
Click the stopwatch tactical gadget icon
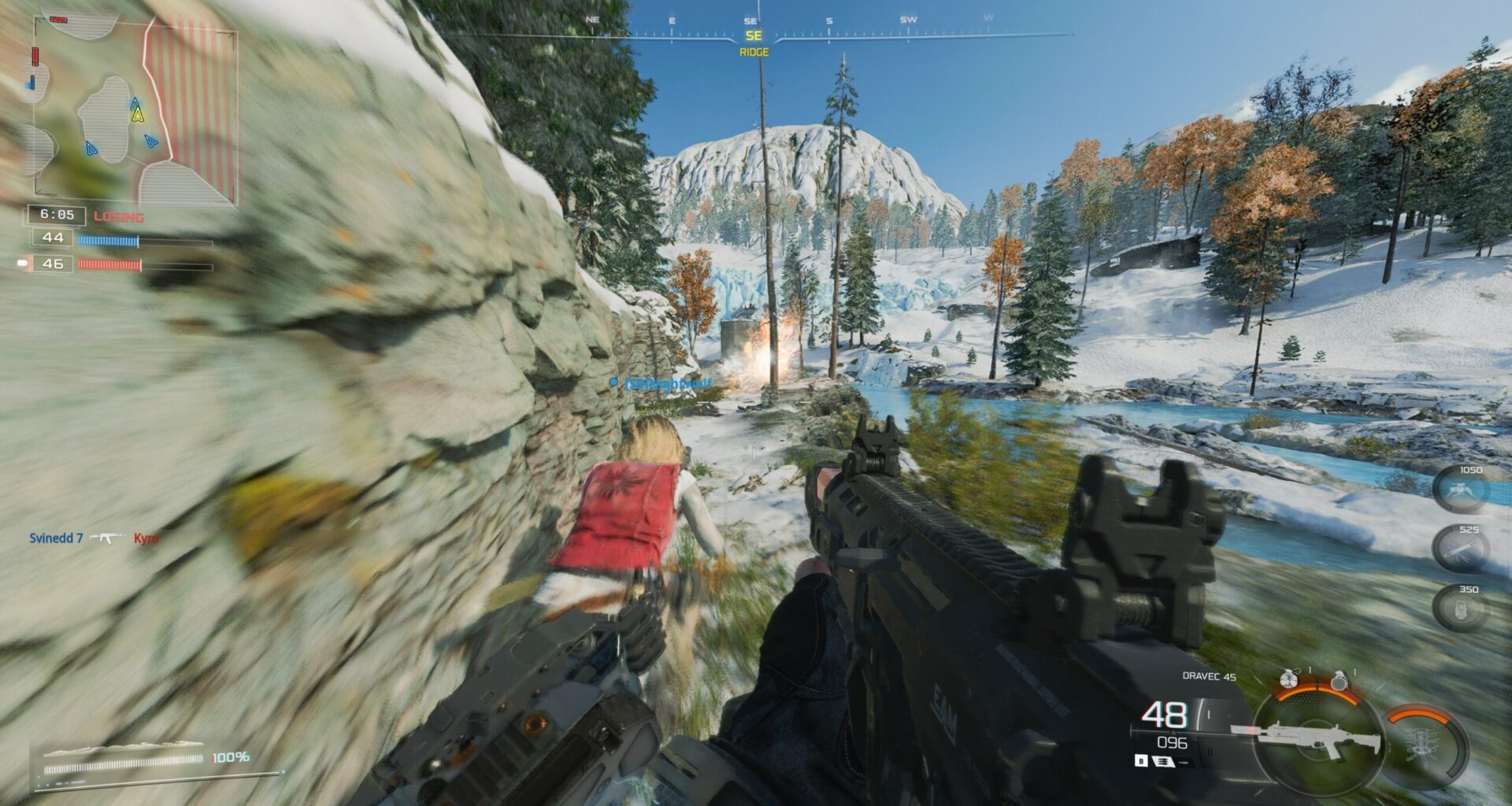tap(1288, 680)
